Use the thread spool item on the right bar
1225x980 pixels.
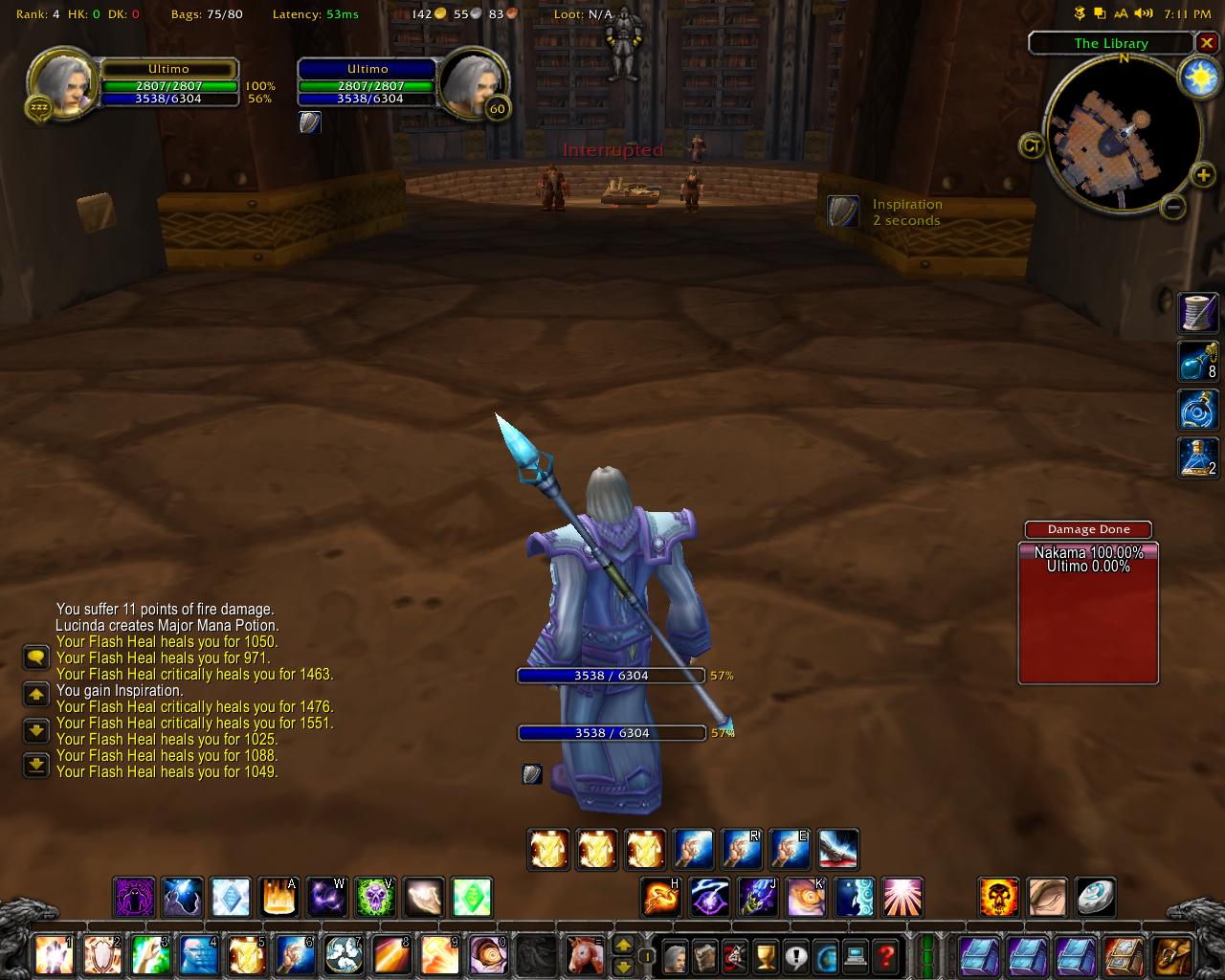[1198, 312]
